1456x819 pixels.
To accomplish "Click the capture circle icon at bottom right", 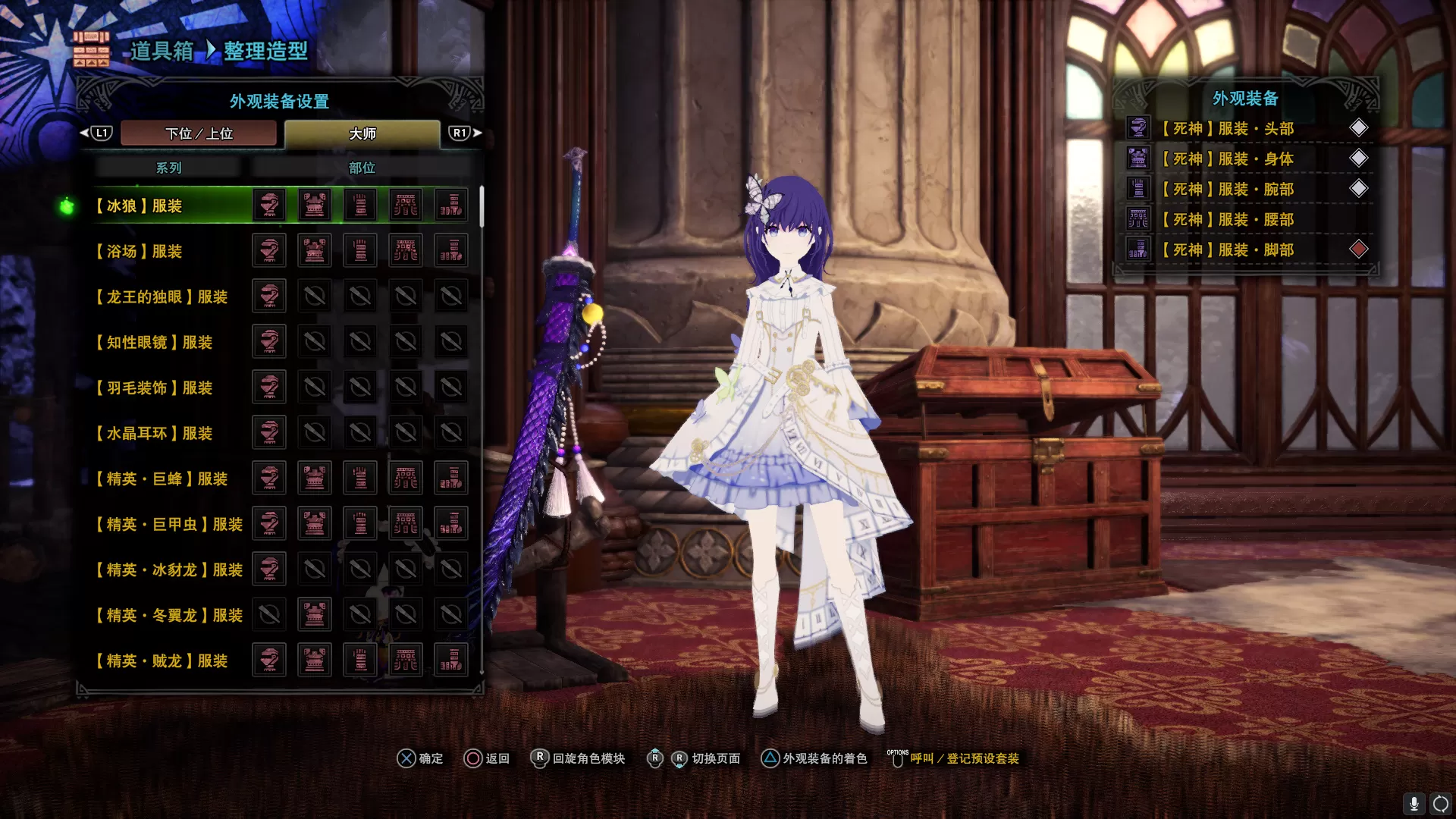I will click(1440, 804).
